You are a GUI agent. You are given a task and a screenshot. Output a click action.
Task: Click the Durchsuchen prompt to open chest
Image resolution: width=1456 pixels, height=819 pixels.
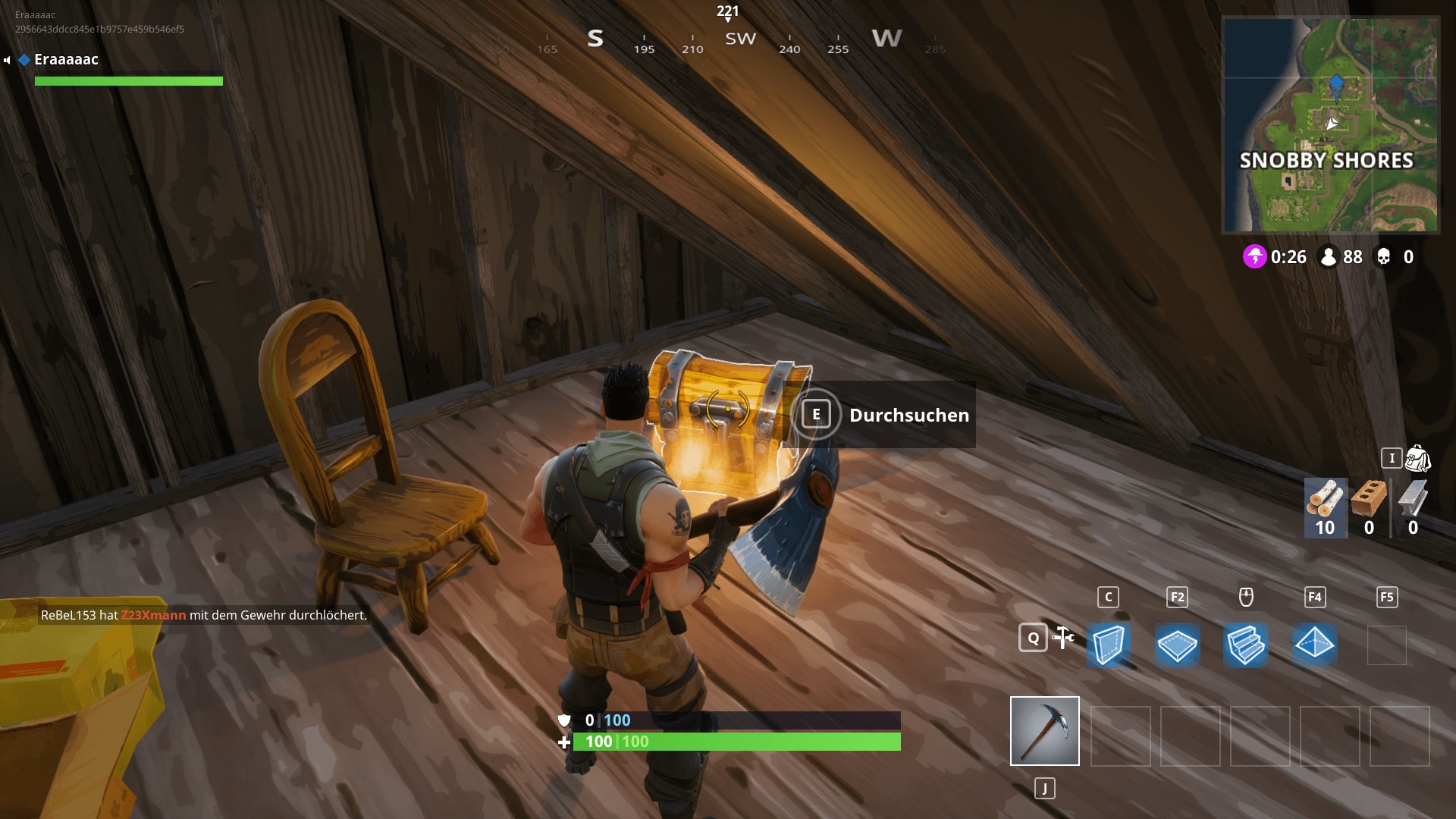pos(909,416)
